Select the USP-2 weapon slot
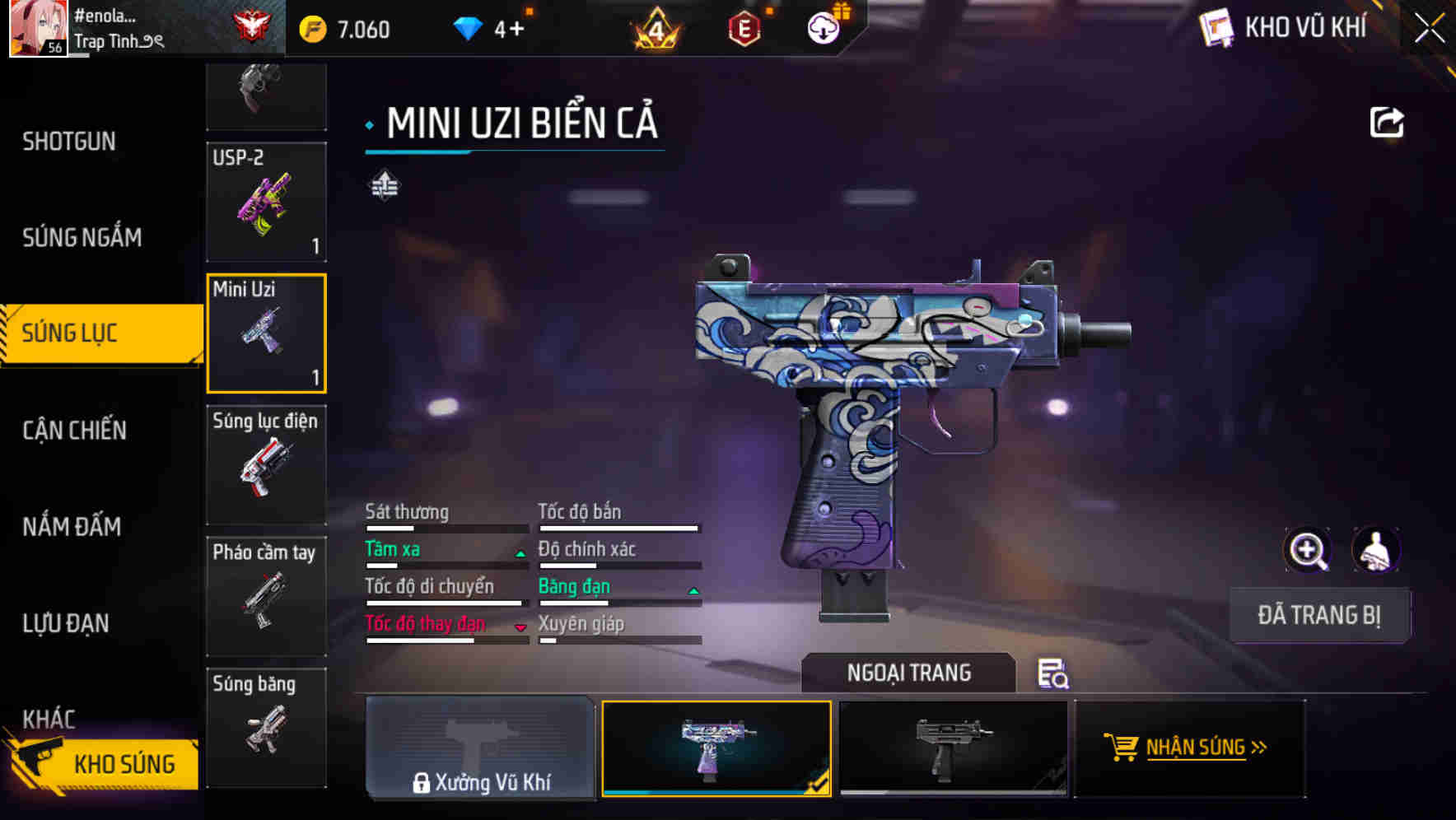 pyautogui.click(x=266, y=202)
